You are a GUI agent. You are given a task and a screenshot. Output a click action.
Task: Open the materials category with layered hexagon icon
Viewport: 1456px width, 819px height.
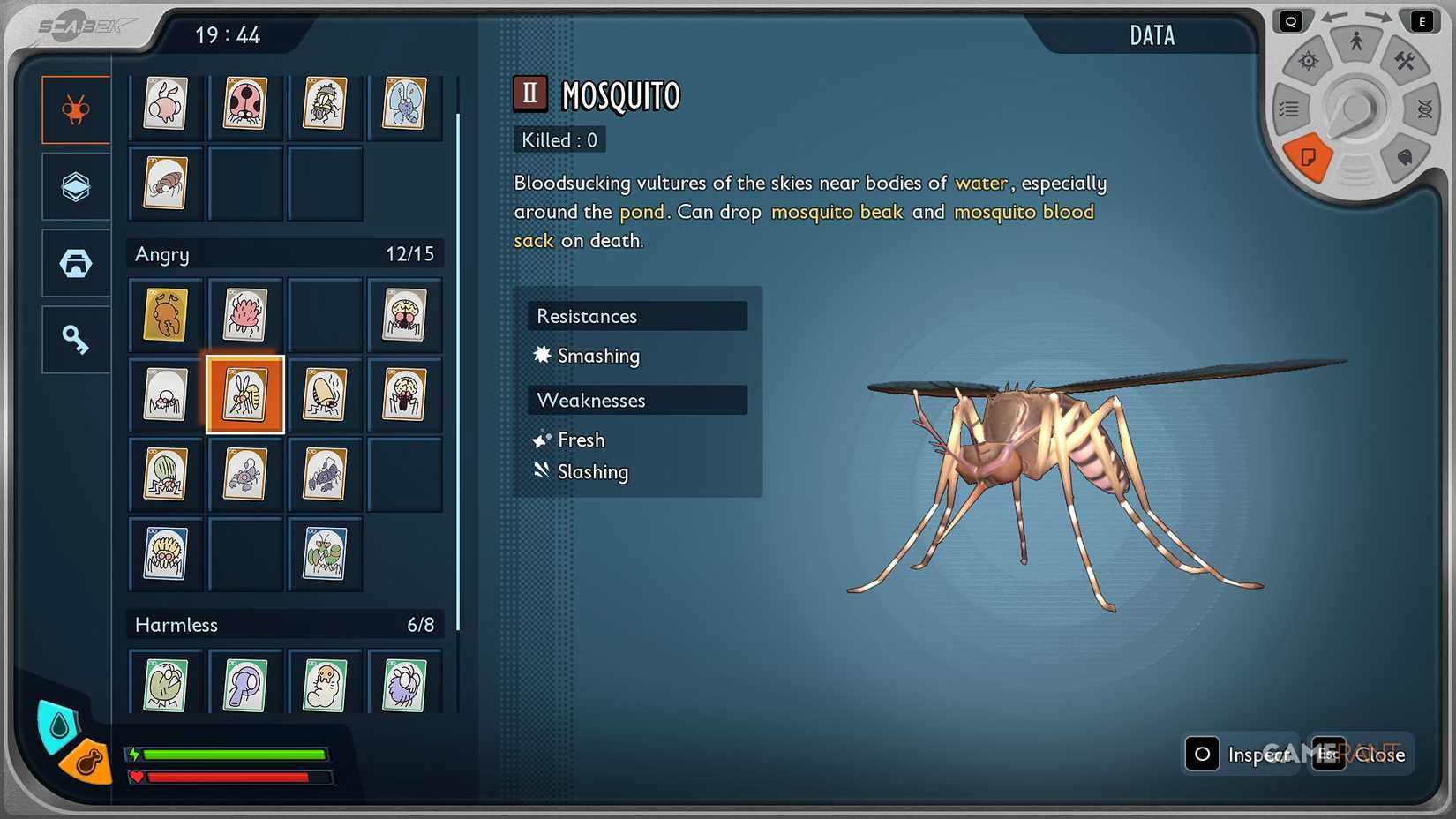(75, 186)
